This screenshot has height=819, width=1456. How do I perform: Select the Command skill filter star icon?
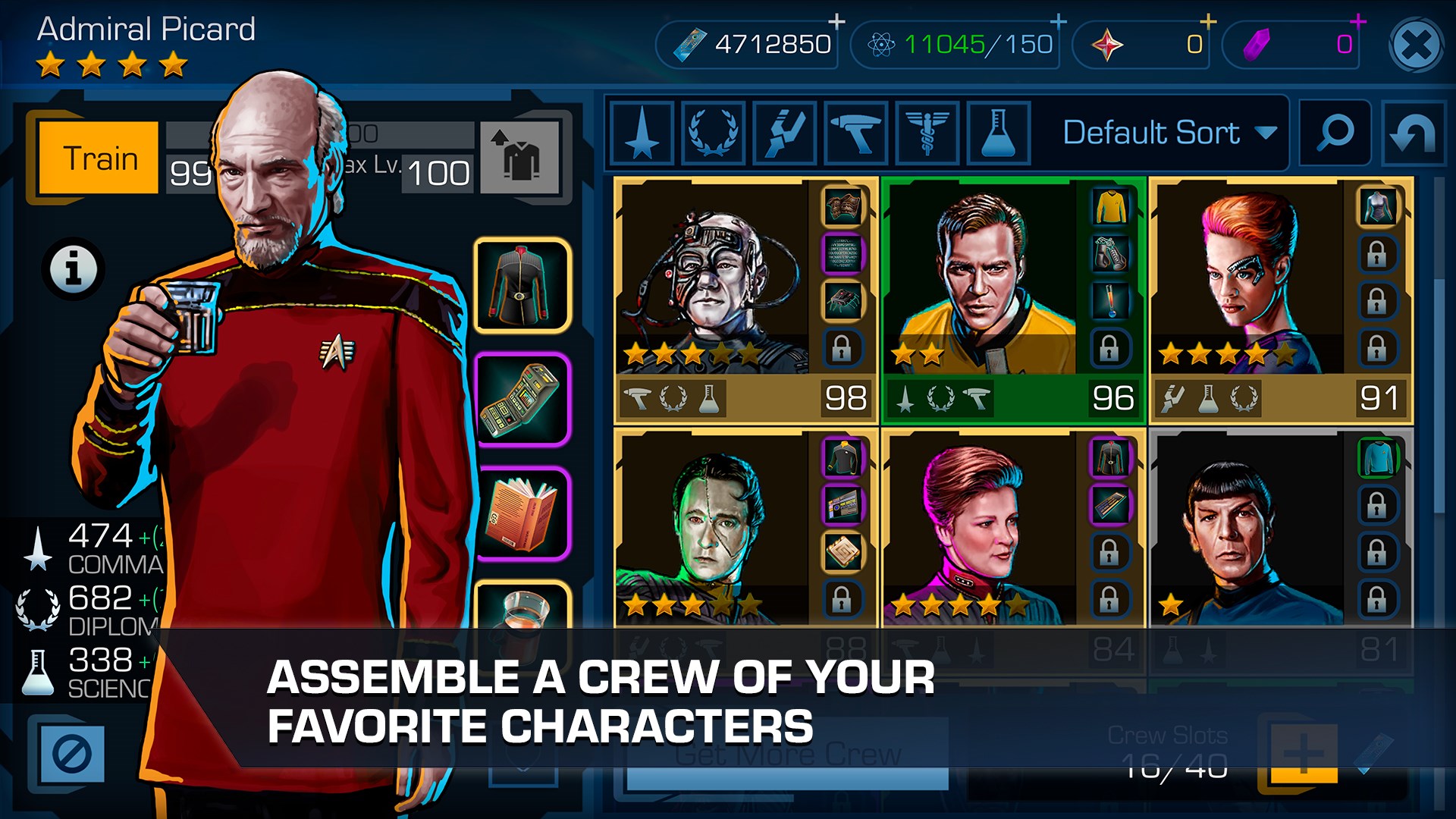641,134
